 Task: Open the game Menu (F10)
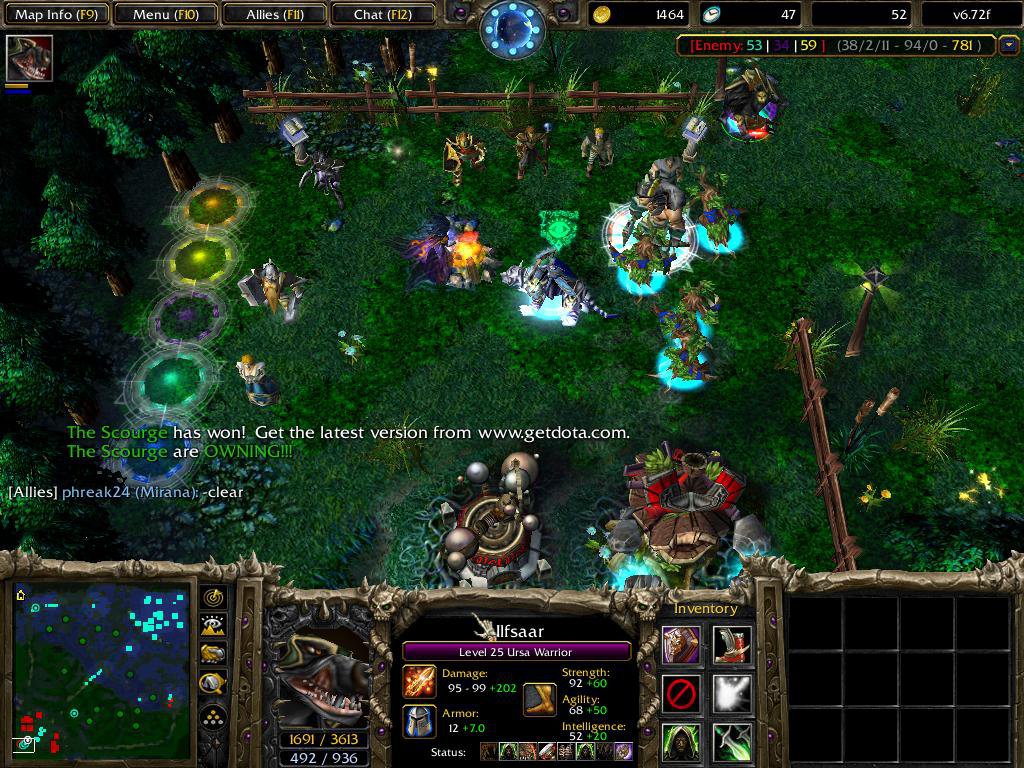(x=164, y=14)
